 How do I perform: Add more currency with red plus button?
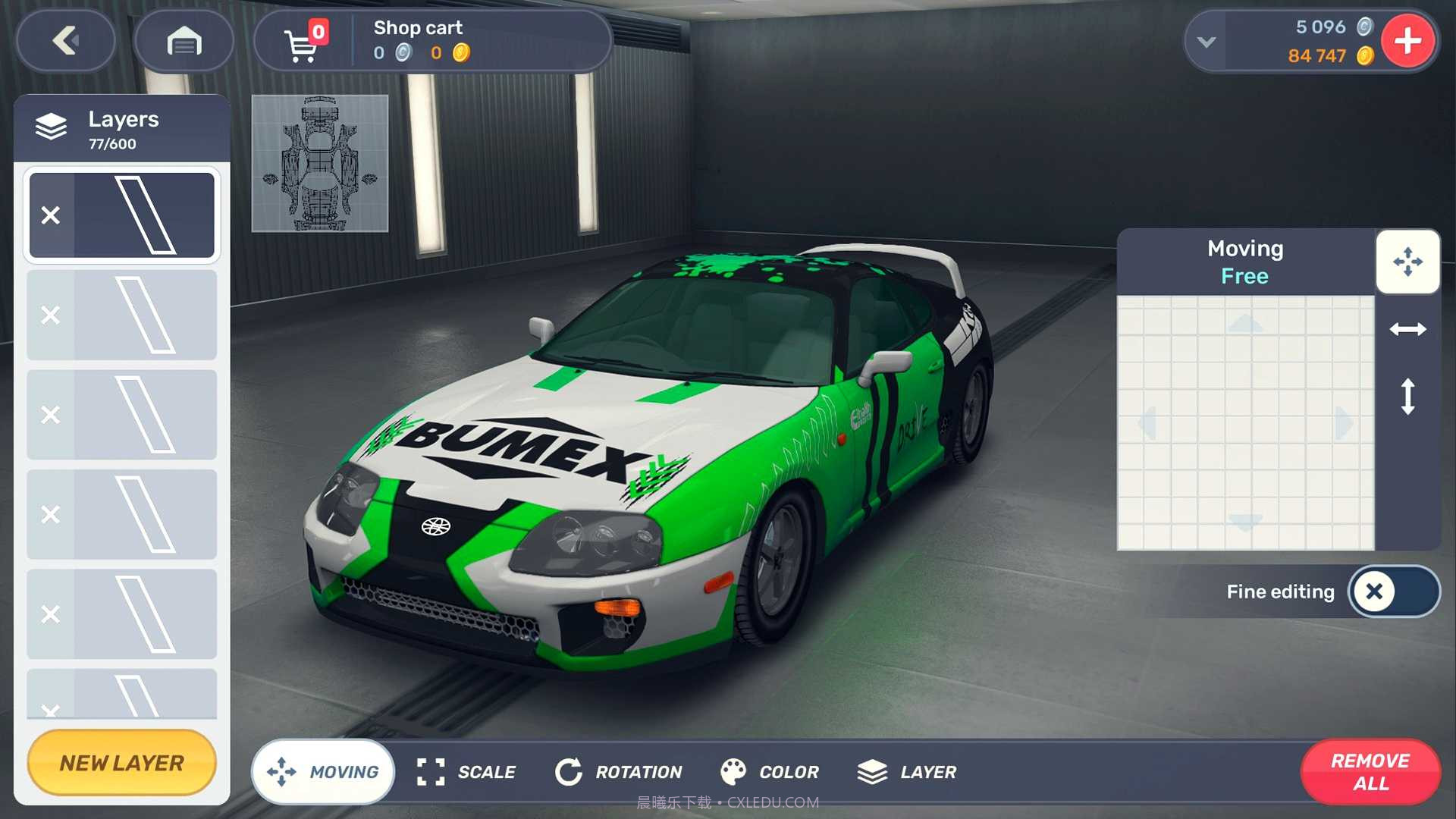coord(1407,41)
